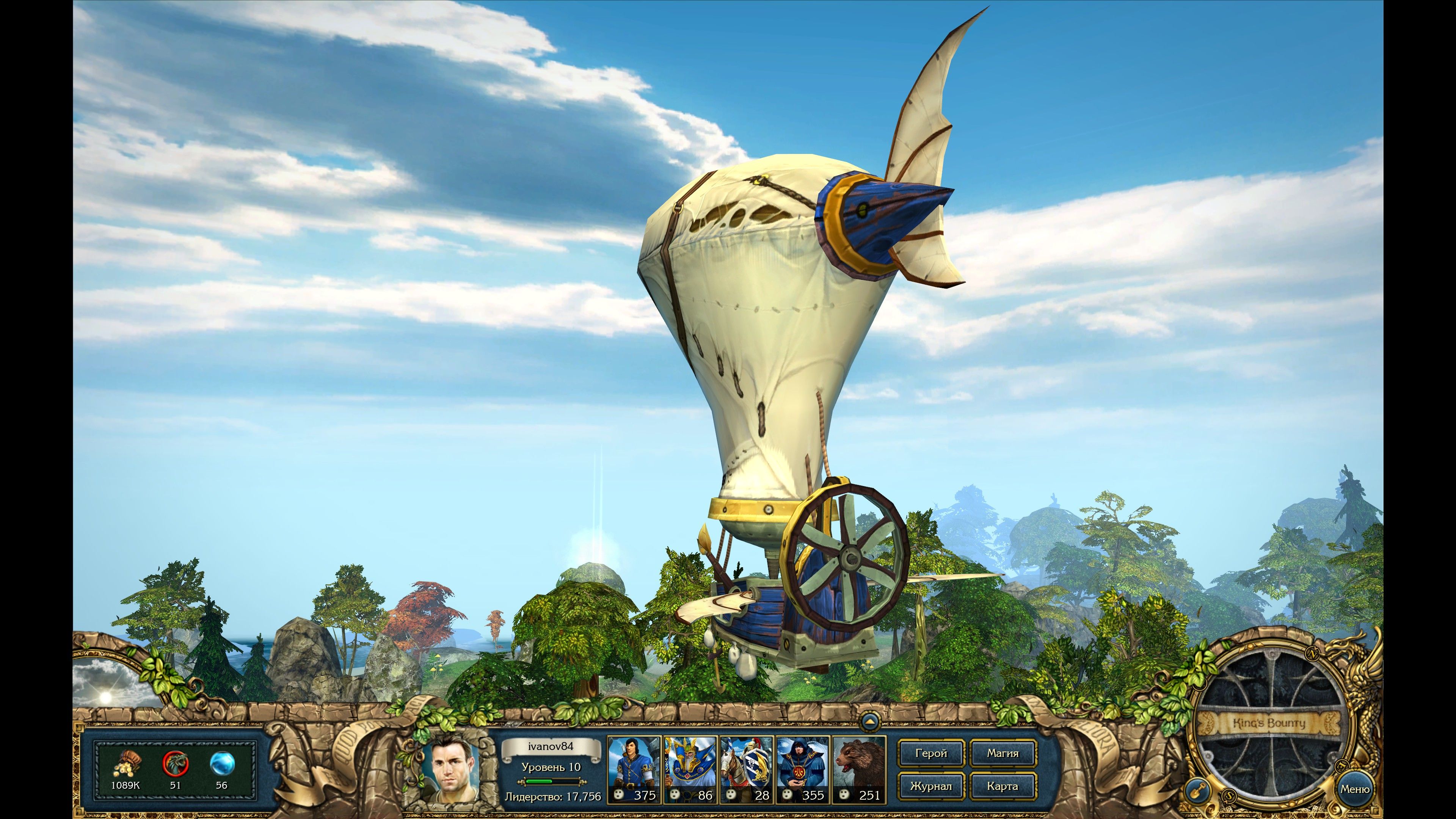Open the Журнал (Journal) quest log

point(930,786)
